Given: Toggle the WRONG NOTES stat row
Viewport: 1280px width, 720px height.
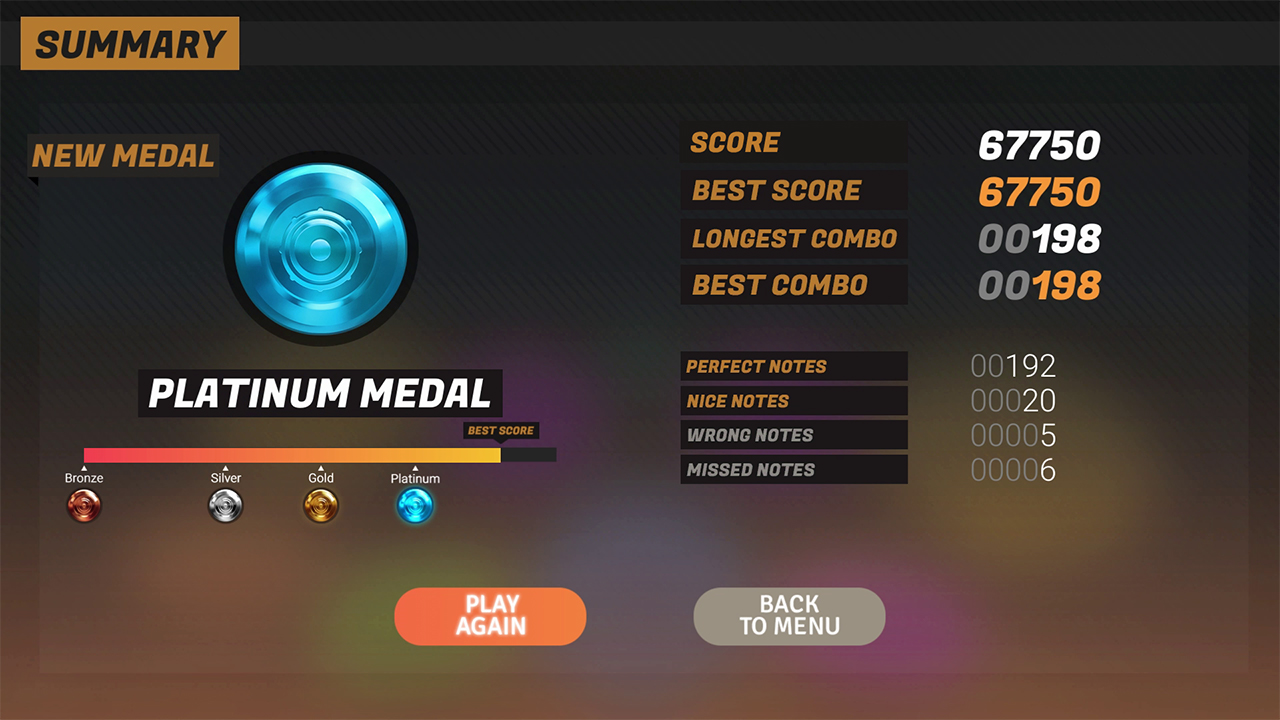Looking at the screenshot, I should 794,435.
